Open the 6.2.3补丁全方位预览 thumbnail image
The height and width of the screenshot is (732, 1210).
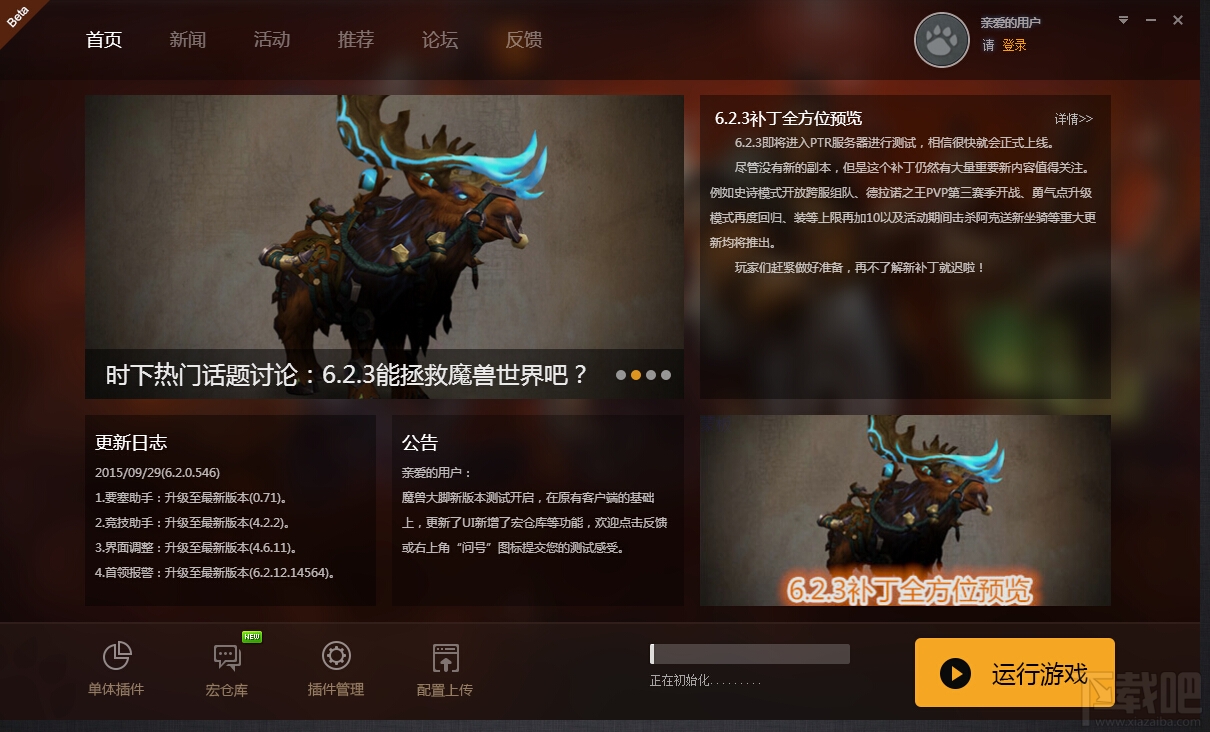[x=905, y=510]
